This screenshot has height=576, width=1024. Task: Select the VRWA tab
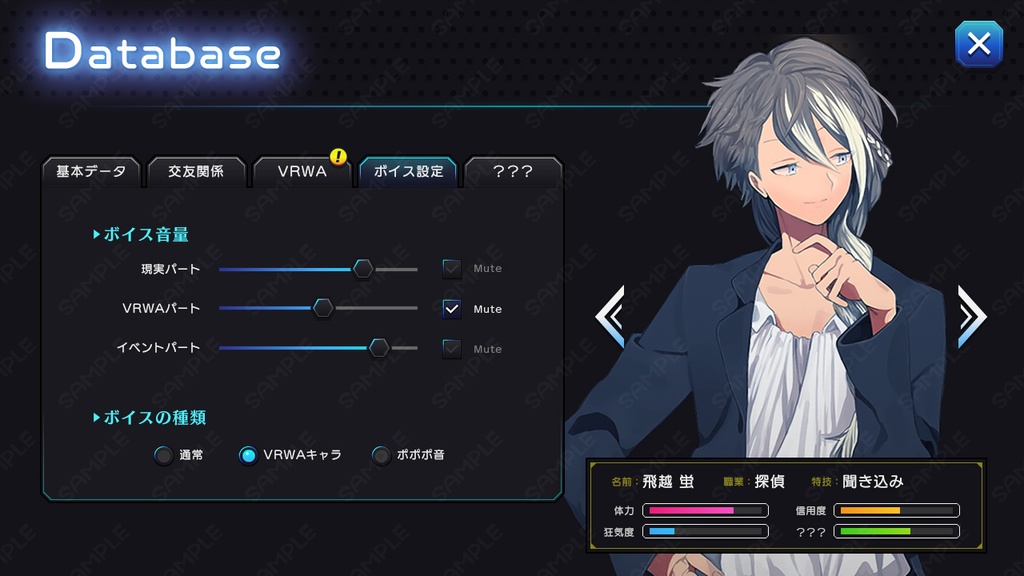coord(302,172)
